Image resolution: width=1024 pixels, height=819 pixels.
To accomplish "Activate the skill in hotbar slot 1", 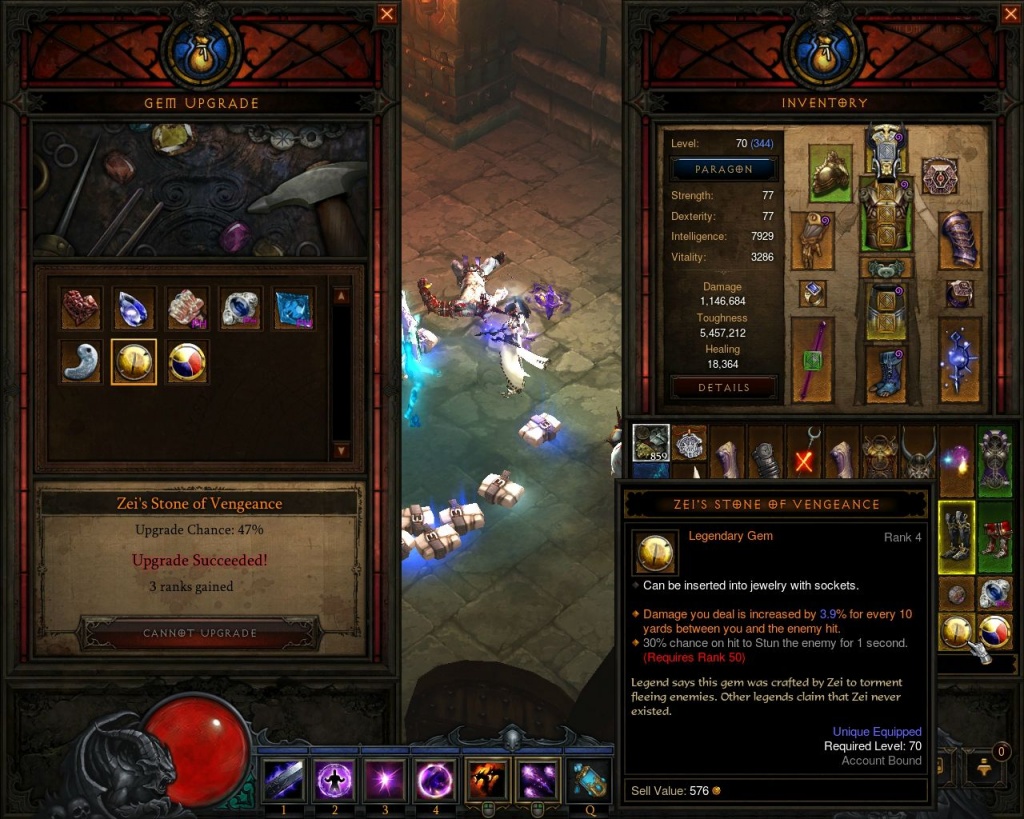I will (x=283, y=780).
